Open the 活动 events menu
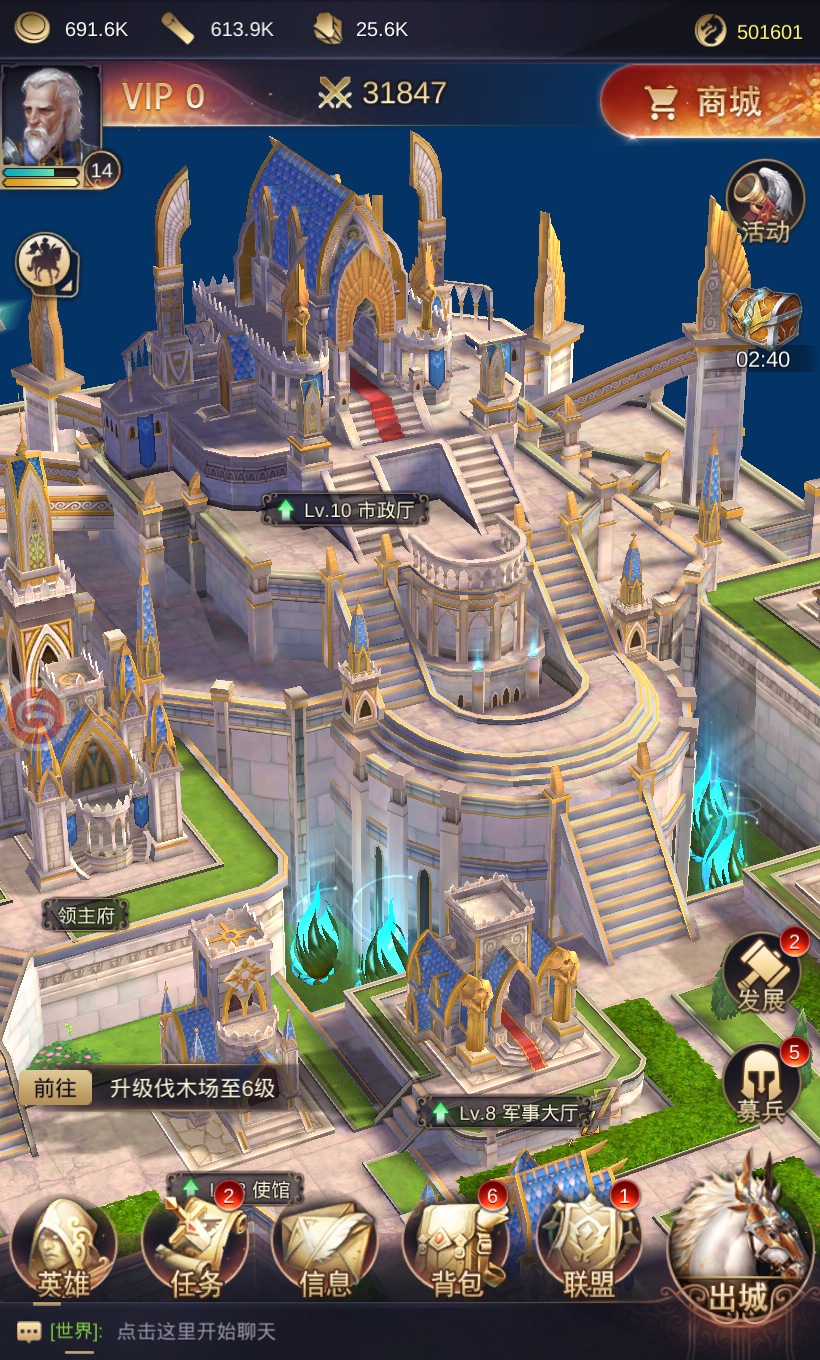The height and width of the screenshot is (1360, 820). click(x=765, y=203)
